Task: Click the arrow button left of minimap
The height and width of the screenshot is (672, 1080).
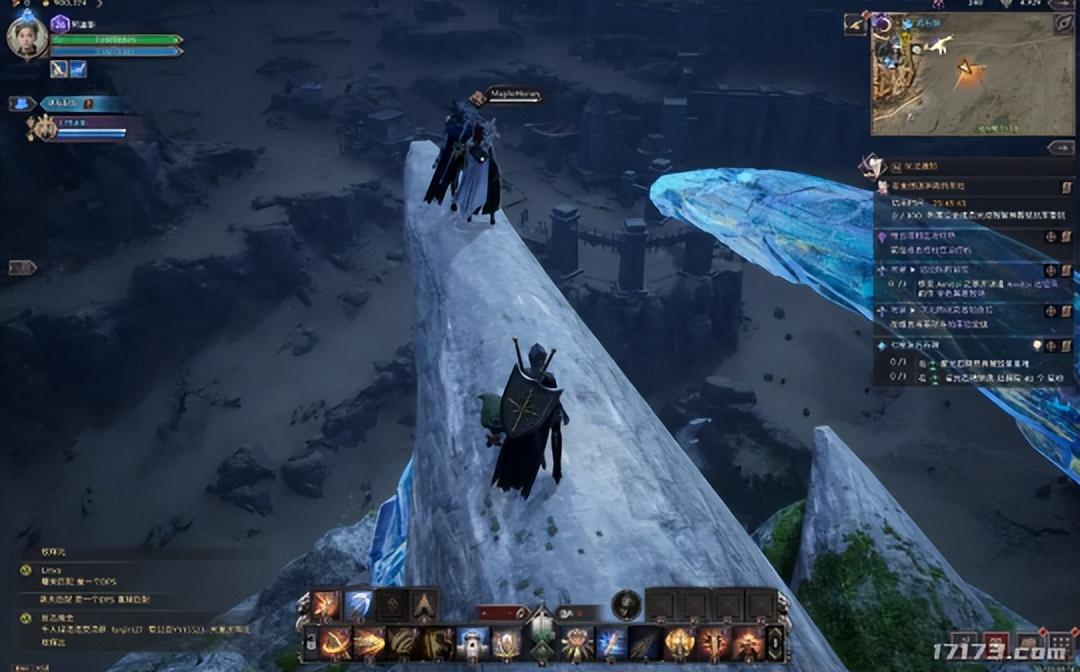Action: 855,24
